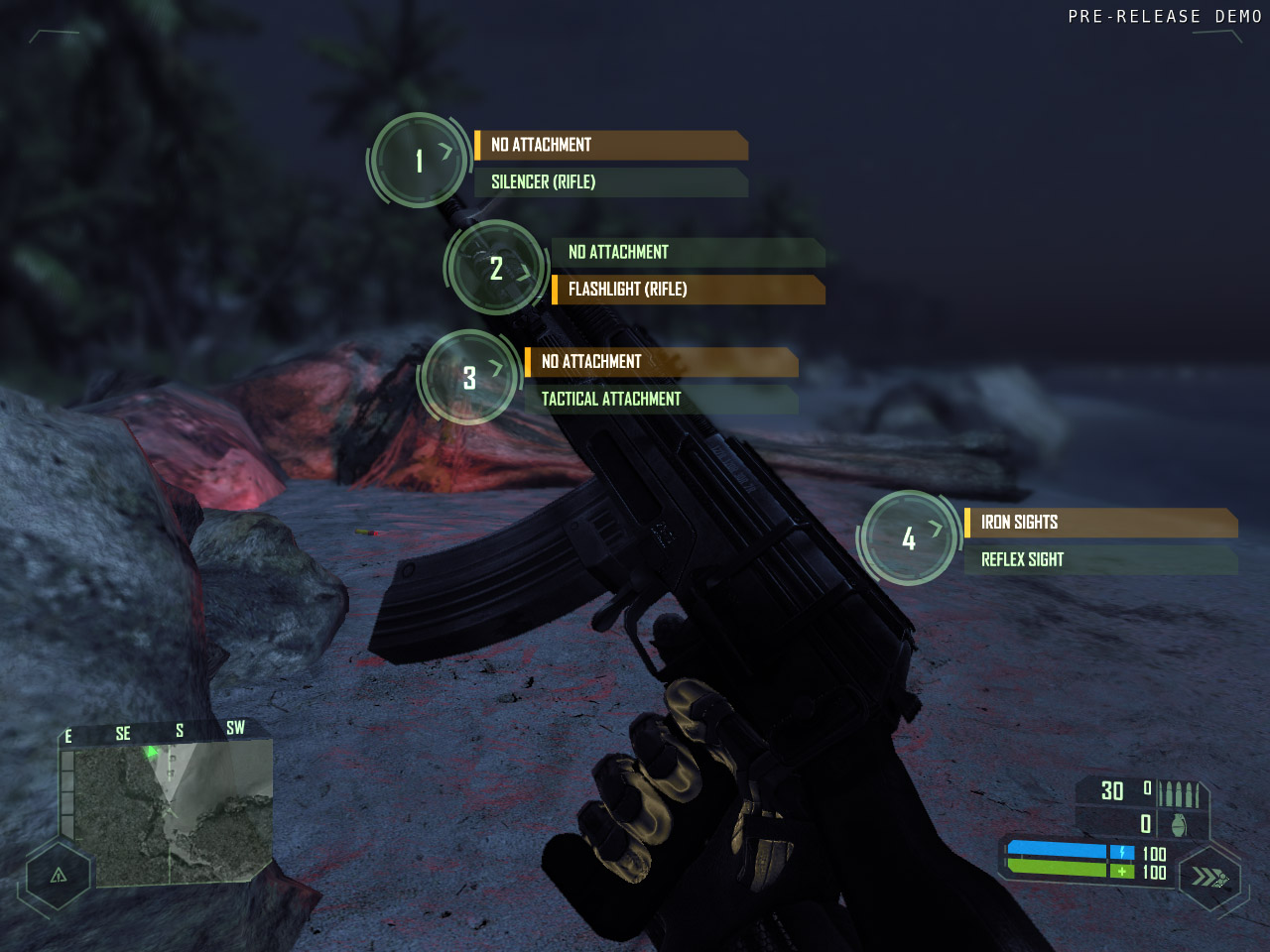Activate the circular slot 2 dial
1270x952 pixels.
coord(496,268)
